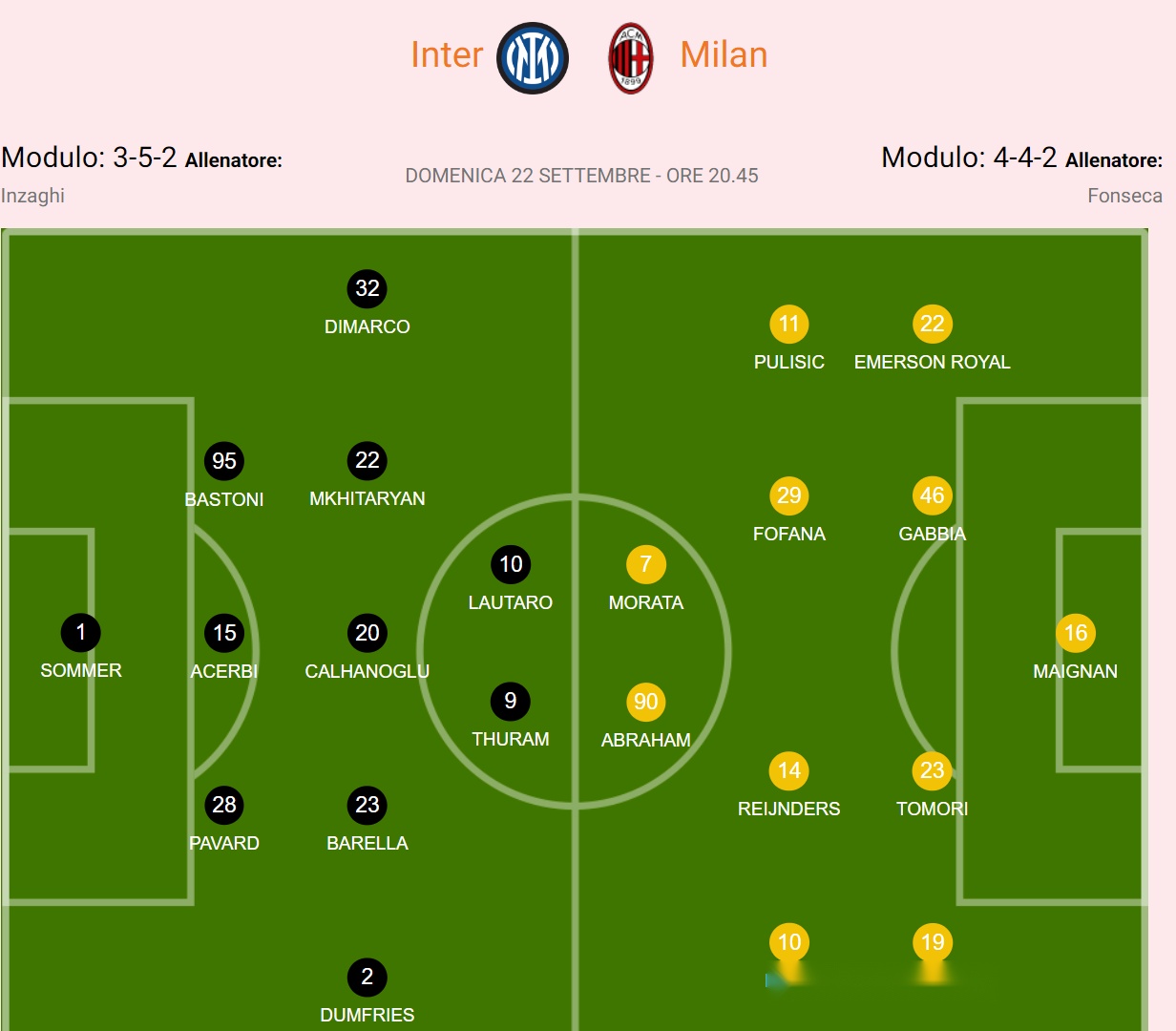
Task: Select Maignan's number 16 goalkeeper marker
Action: [1076, 633]
